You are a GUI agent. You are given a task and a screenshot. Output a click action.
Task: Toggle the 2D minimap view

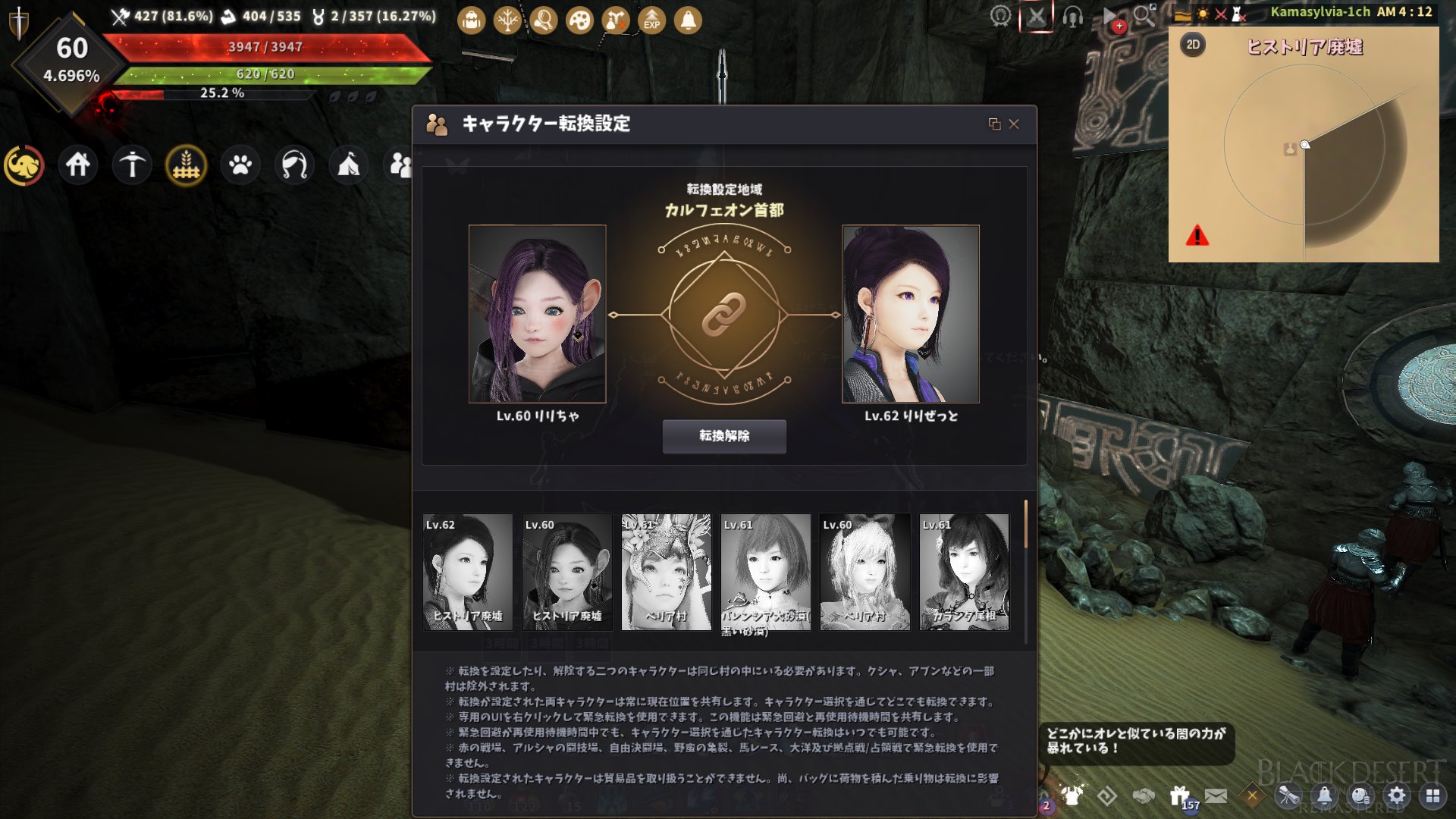[x=1194, y=43]
